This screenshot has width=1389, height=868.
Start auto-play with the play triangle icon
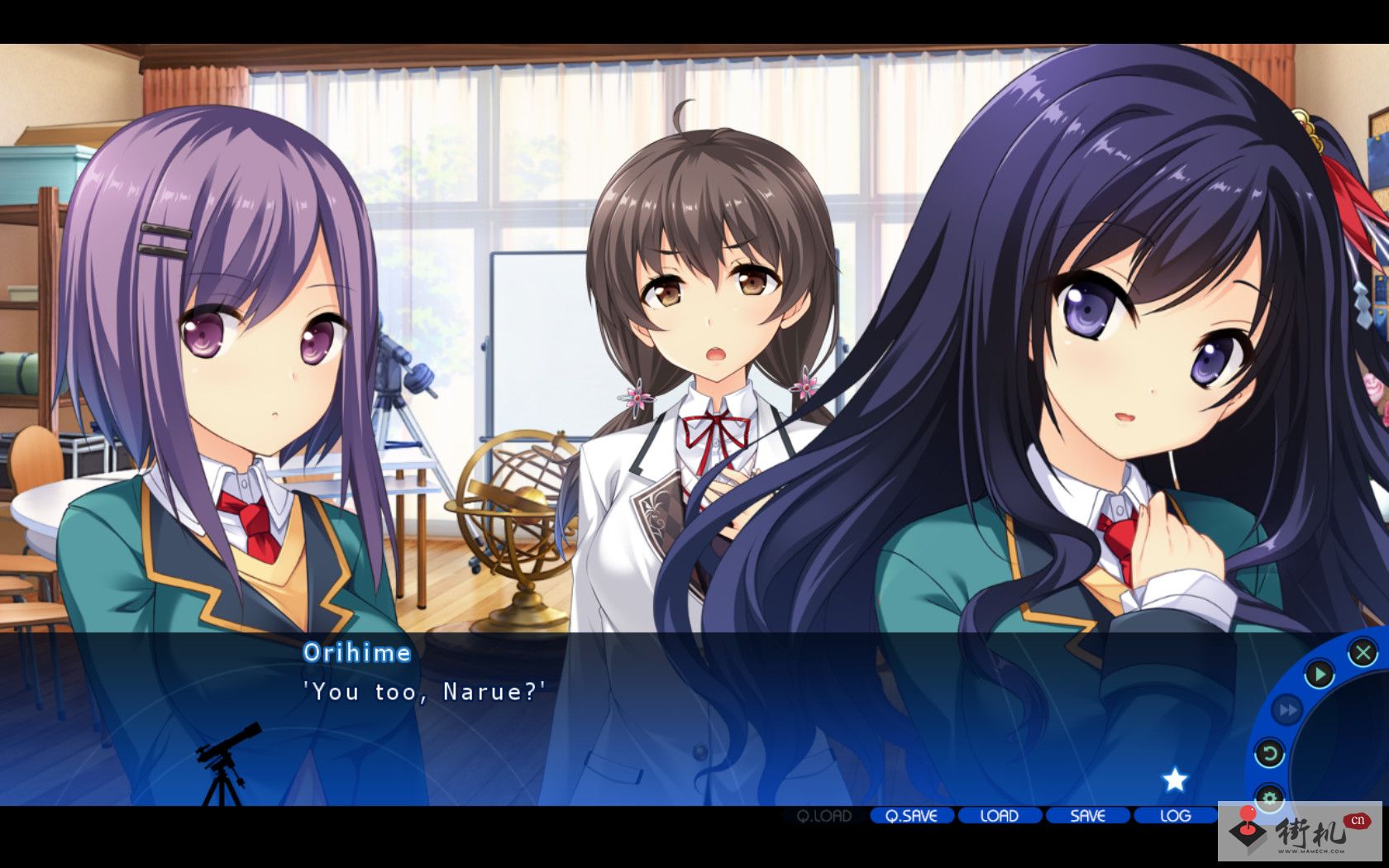(1319, 675)
